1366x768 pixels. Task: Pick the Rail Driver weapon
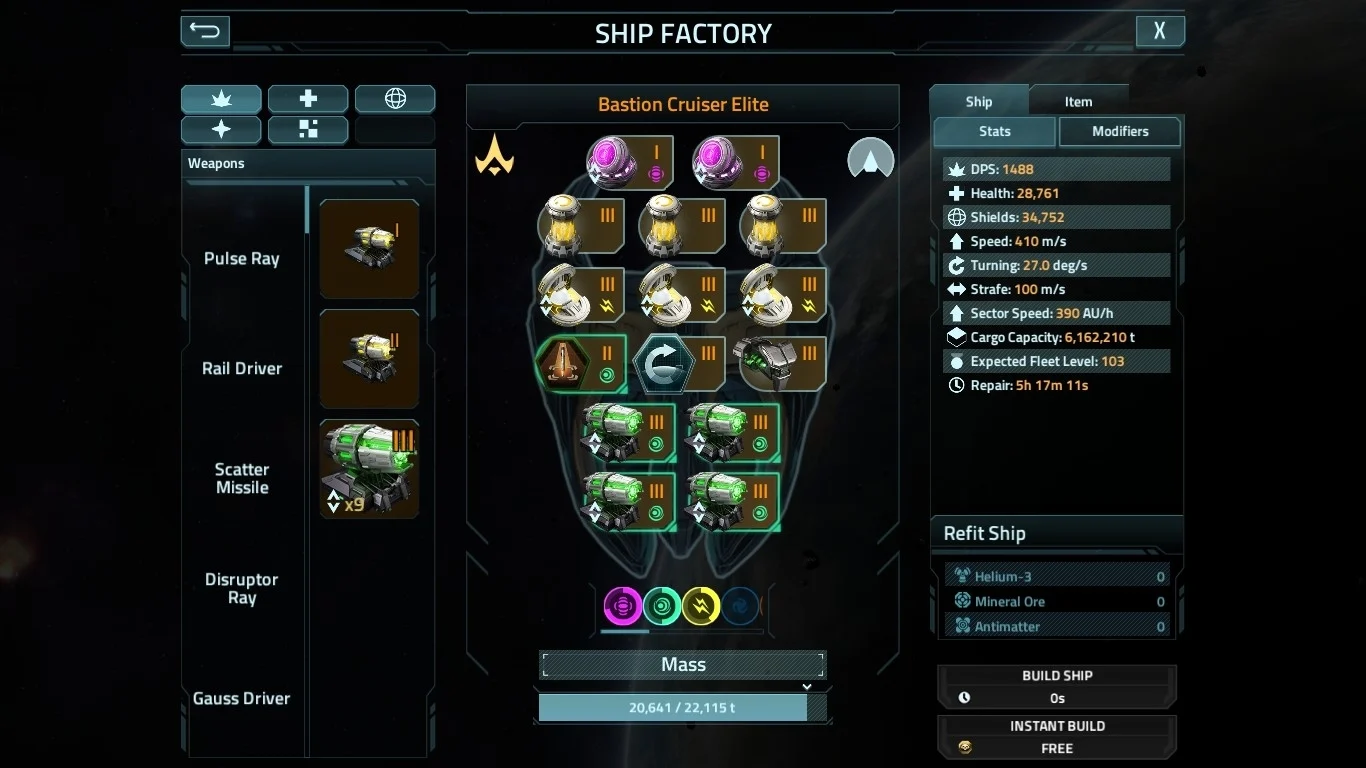coord(369,358)
